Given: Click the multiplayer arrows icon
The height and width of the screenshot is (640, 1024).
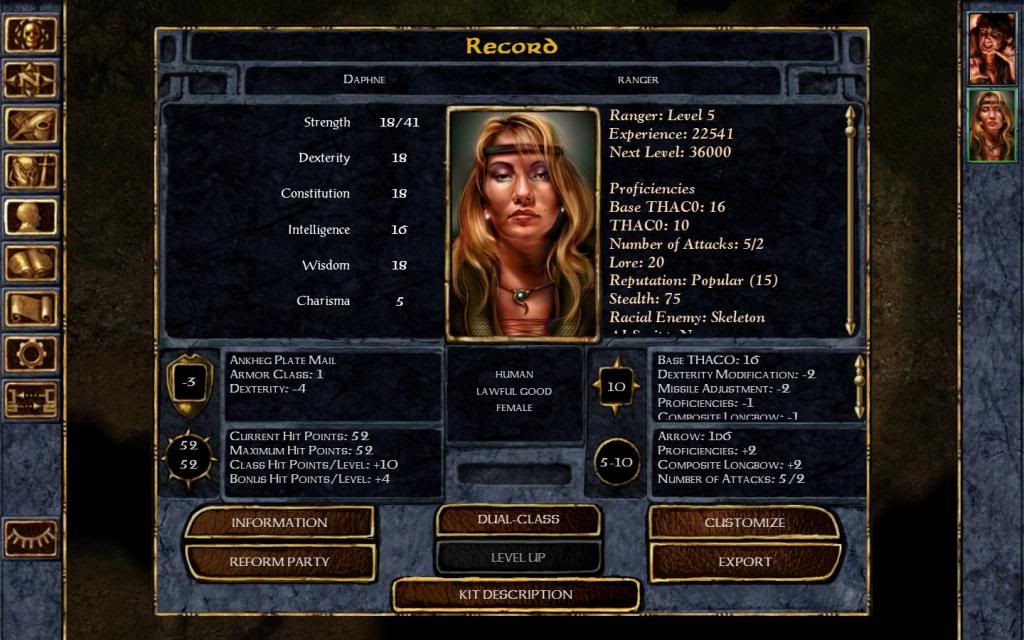Looking at the screenshot, I should click(31, 400).
